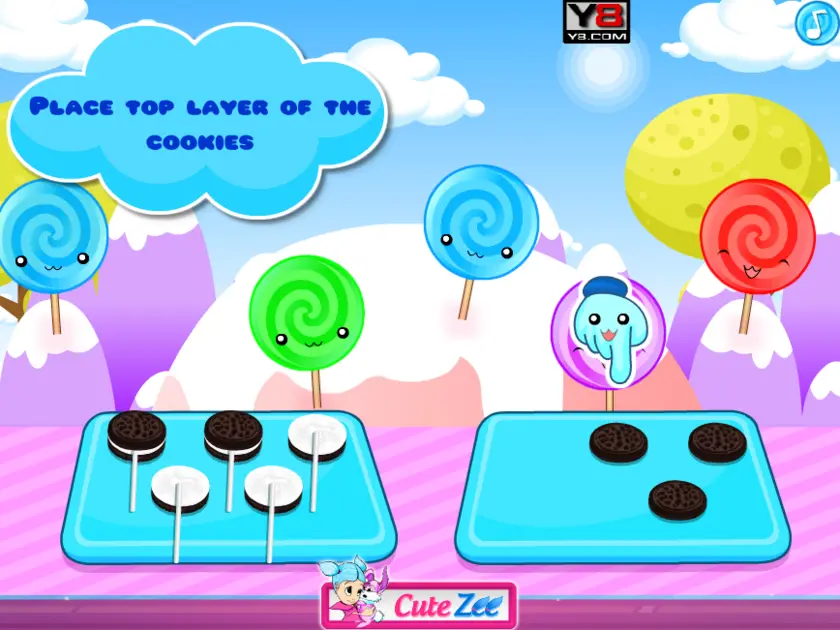This screenshot has width=840, height=630.
Task: Toggle the music note sound button
Action: [814, 22]
